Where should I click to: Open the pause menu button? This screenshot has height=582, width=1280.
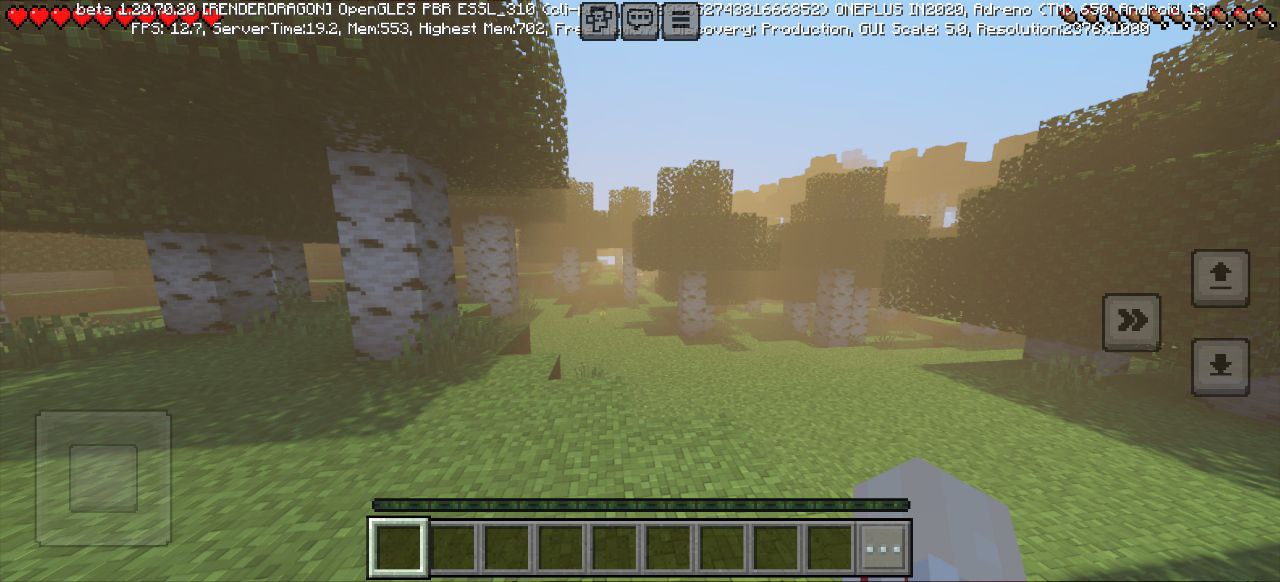[x=680, y=20]
